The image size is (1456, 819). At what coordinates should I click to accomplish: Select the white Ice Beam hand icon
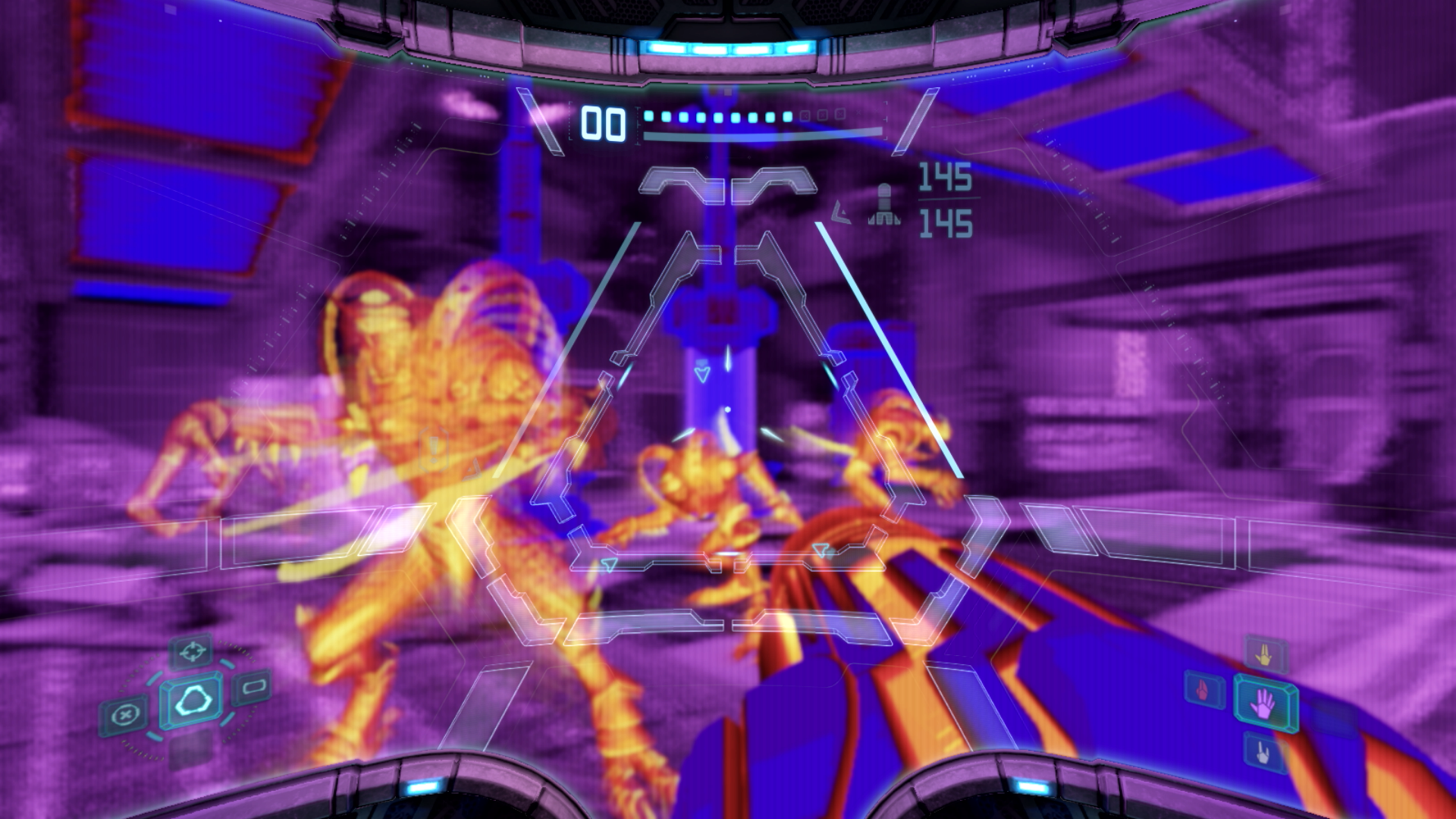(x=1264, y=751)
